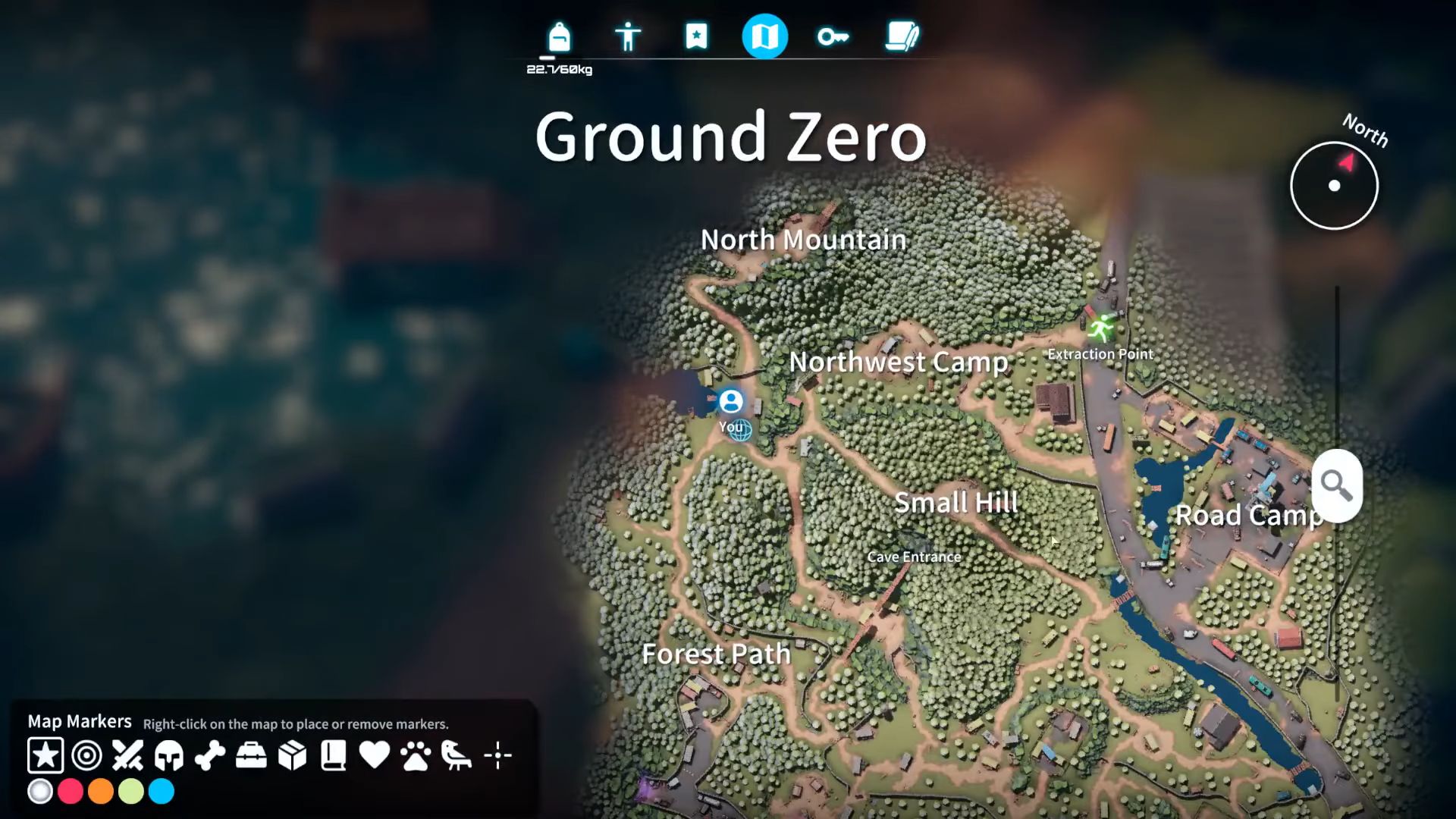Screen dimensions: 1456x819
Task: Click the You player position marker
Action: pyautogui.click(x=731, y=400)
